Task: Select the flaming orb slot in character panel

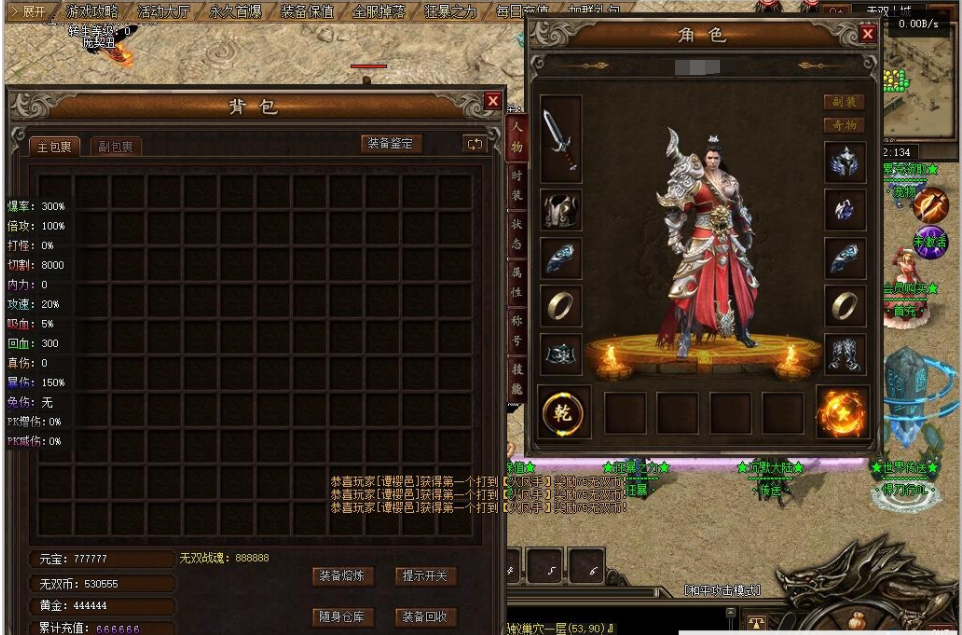Action: tap(842, 412)
